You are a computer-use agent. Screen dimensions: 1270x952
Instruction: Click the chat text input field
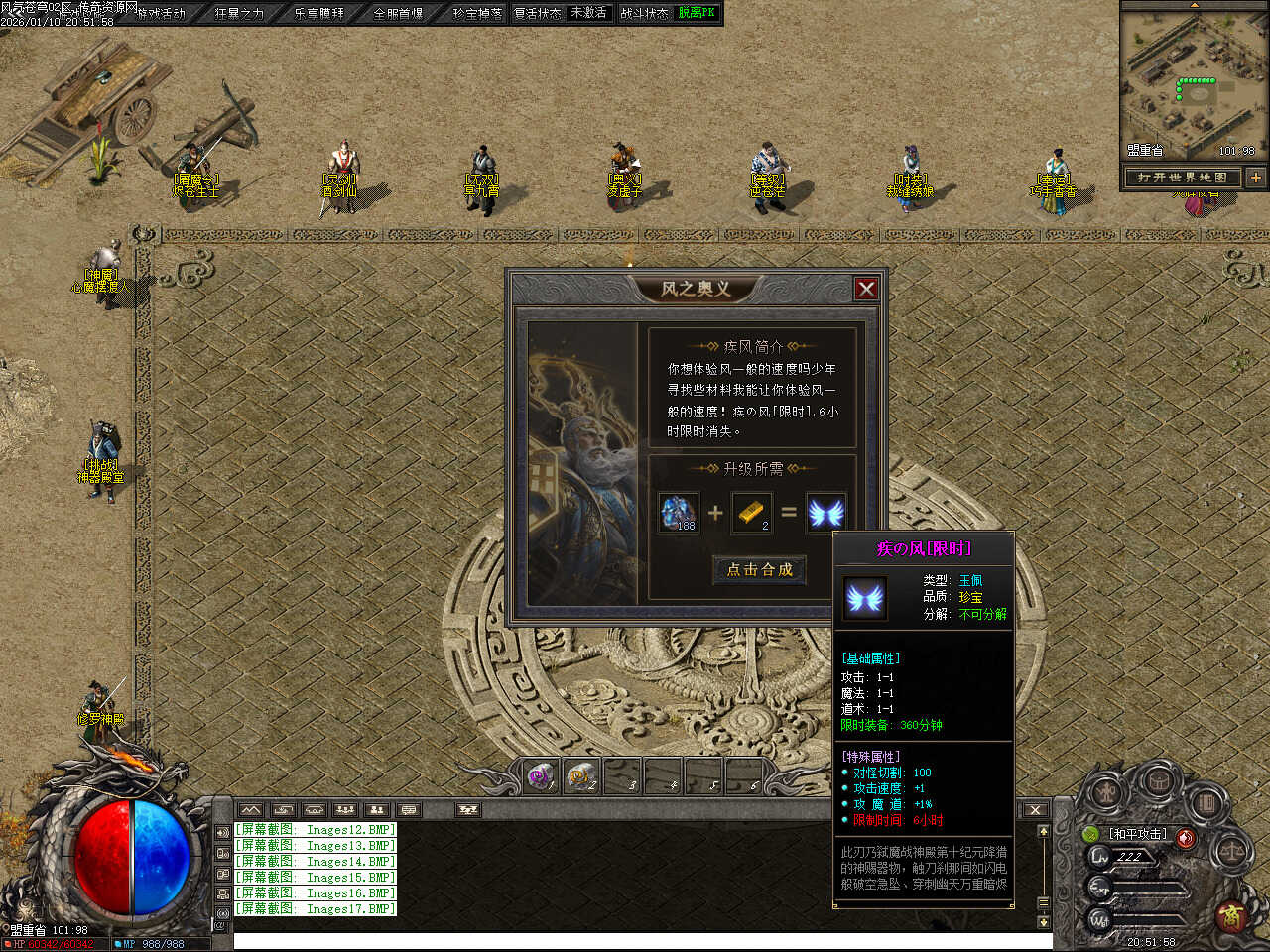pos(635,941)
